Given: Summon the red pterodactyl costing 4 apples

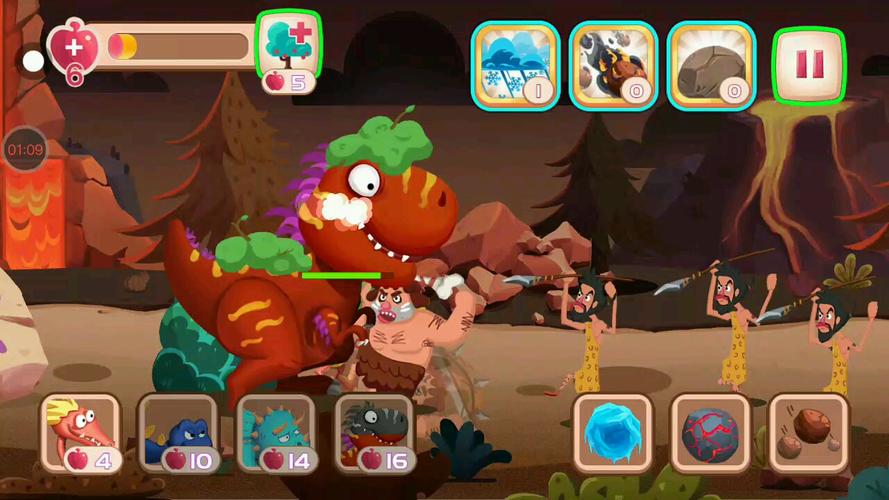Looking at the screenshot, I should point(81,434).
